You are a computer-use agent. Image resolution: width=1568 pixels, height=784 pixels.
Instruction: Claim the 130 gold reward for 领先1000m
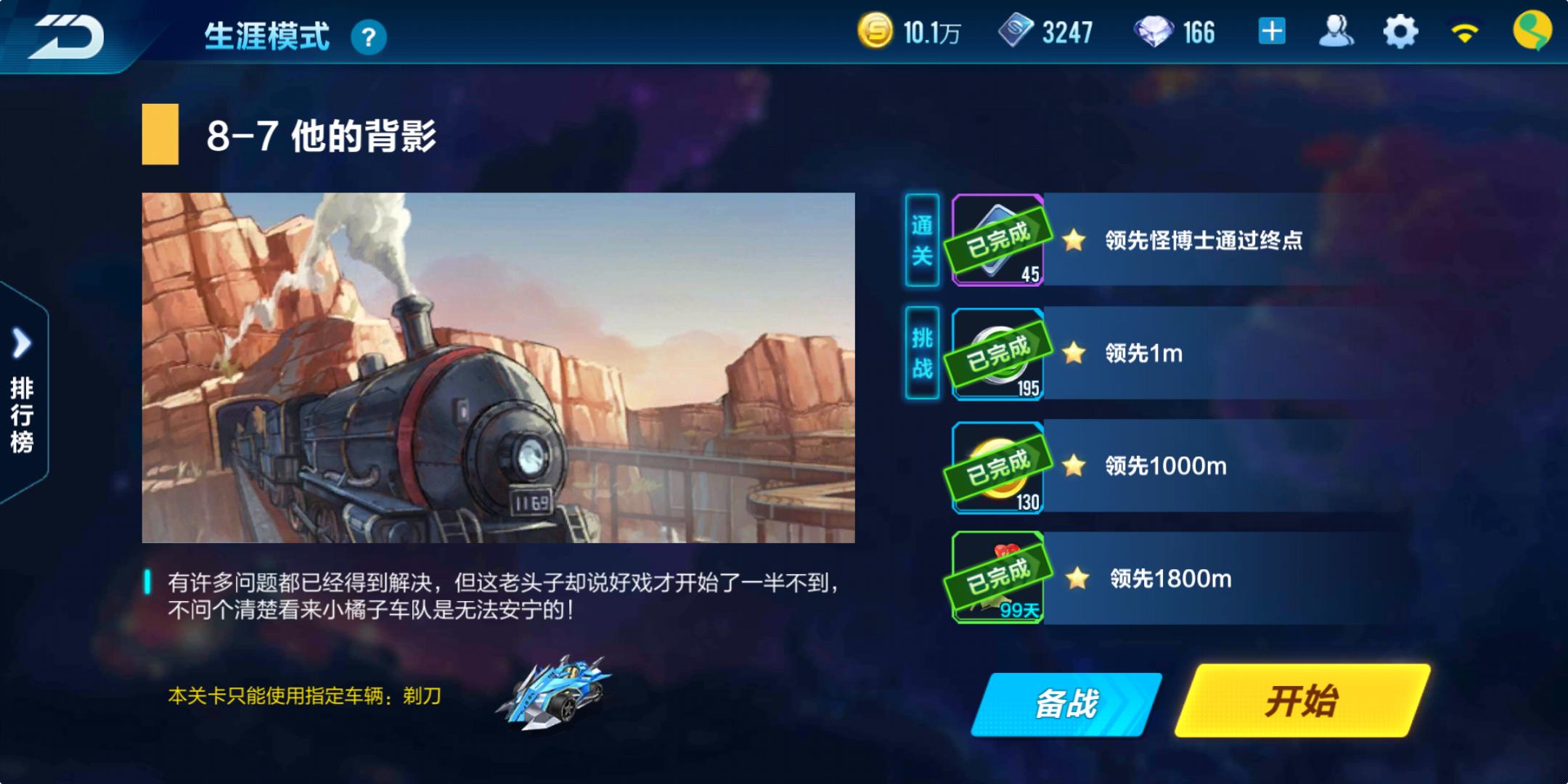point(997,468)
